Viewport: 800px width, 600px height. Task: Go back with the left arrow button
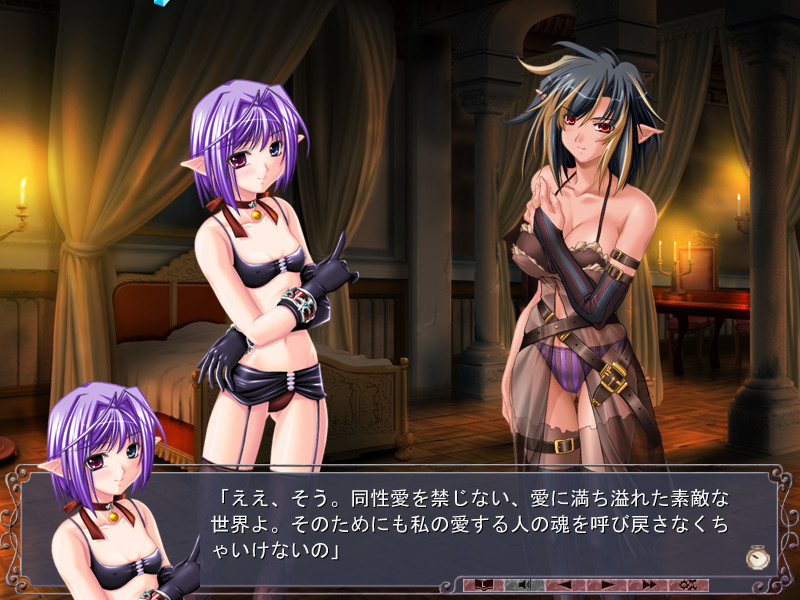click(x=565, y=584)
